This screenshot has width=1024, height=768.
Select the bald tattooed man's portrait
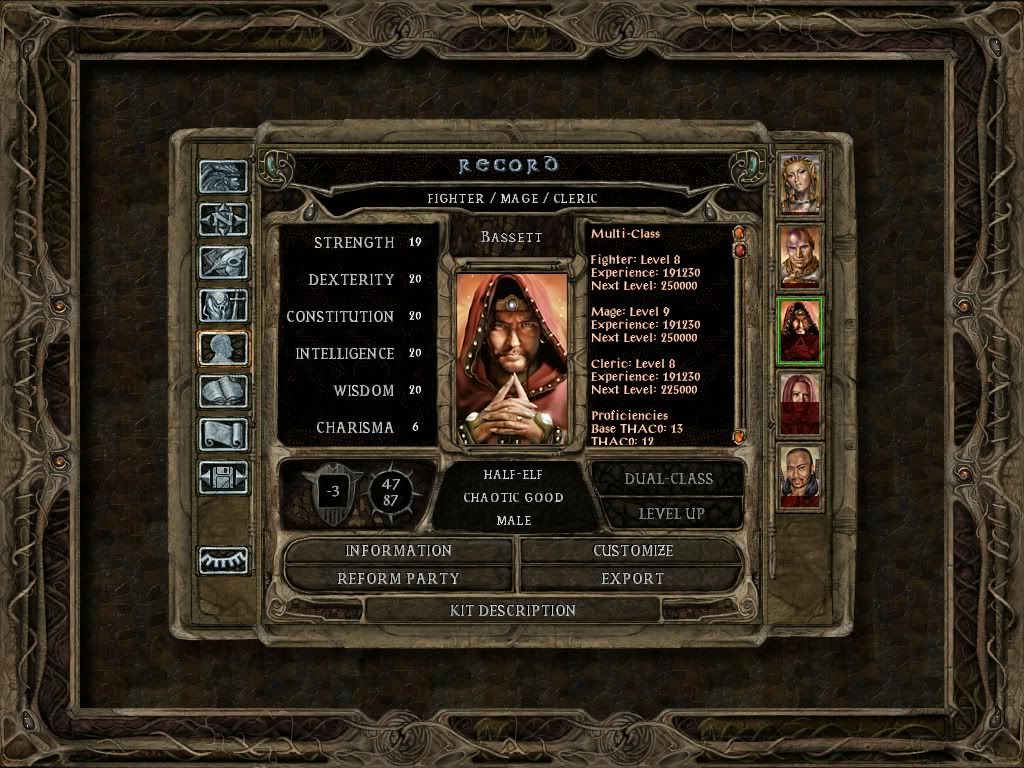tap(800, 256)
